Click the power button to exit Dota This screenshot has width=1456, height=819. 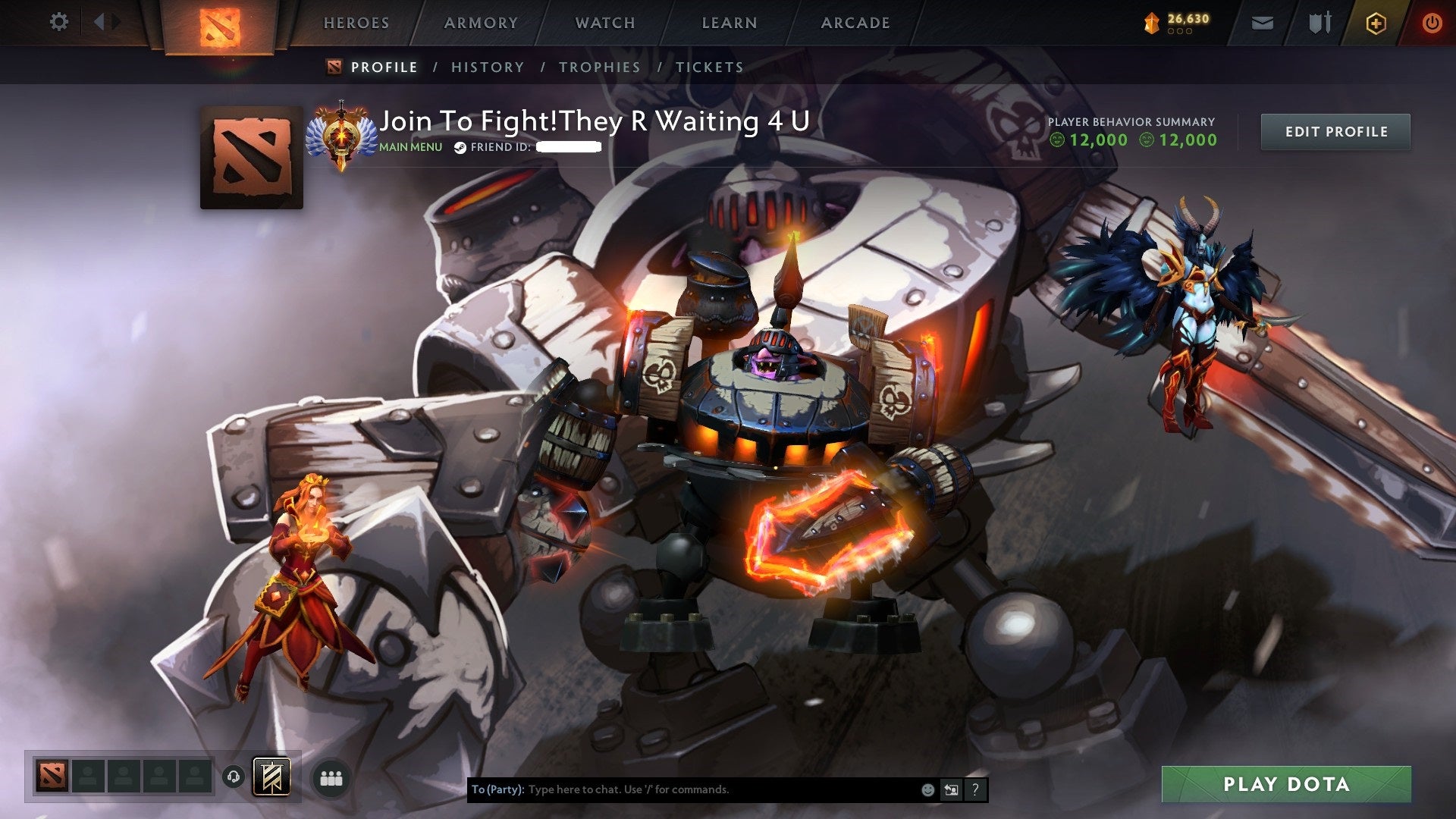pyautogui.click(x=1432, y=22)
